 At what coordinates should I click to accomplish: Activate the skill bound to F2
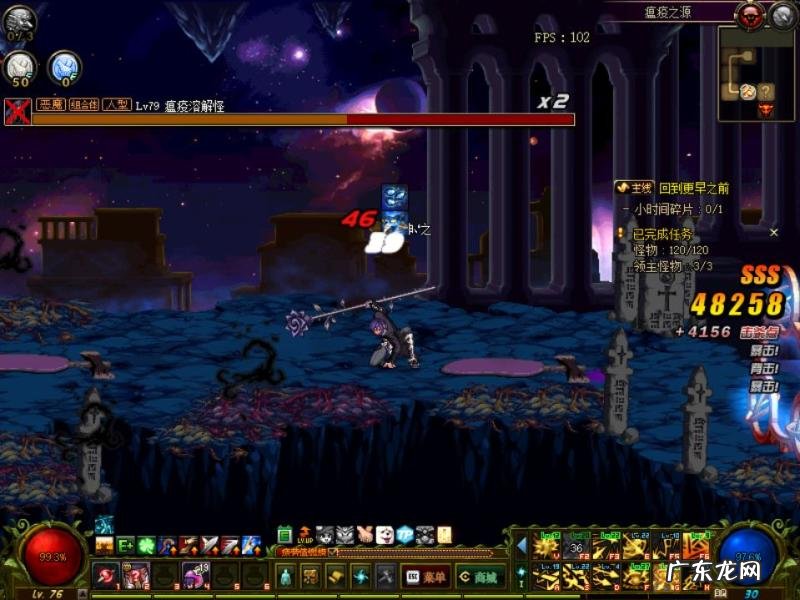pos(576,549)
